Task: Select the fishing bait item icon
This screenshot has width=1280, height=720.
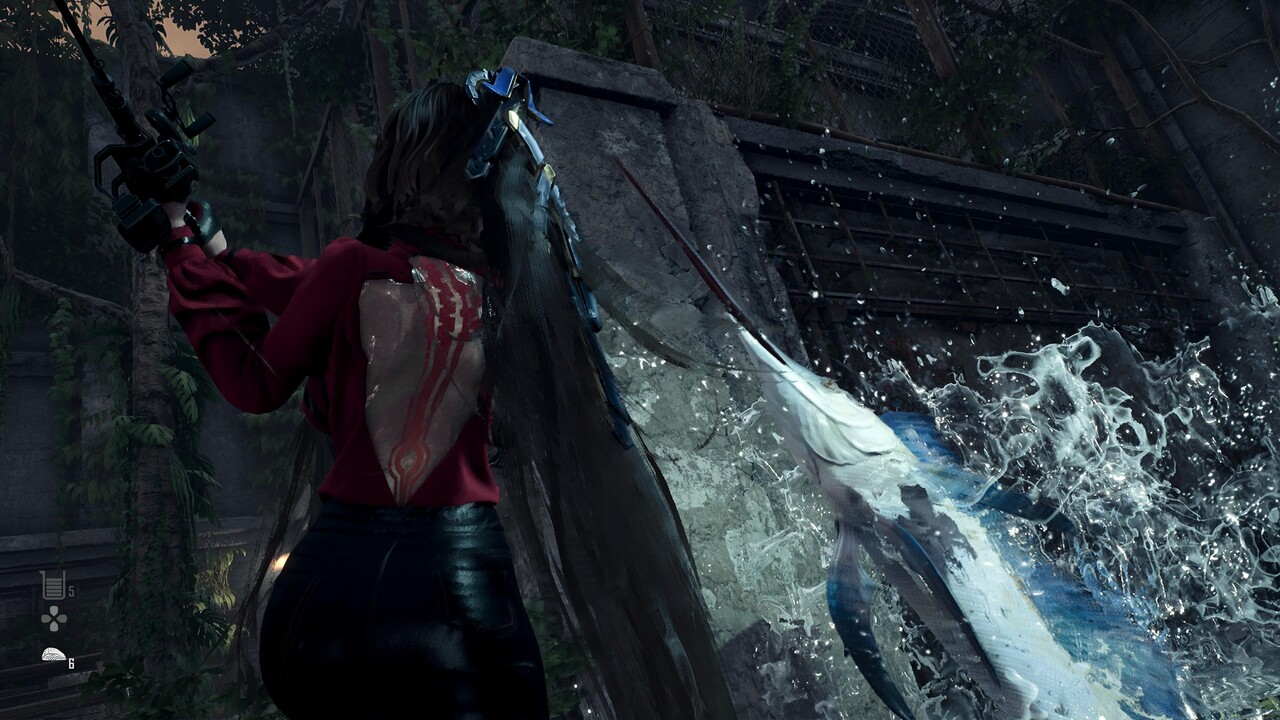Action: (x=53, y=656)
